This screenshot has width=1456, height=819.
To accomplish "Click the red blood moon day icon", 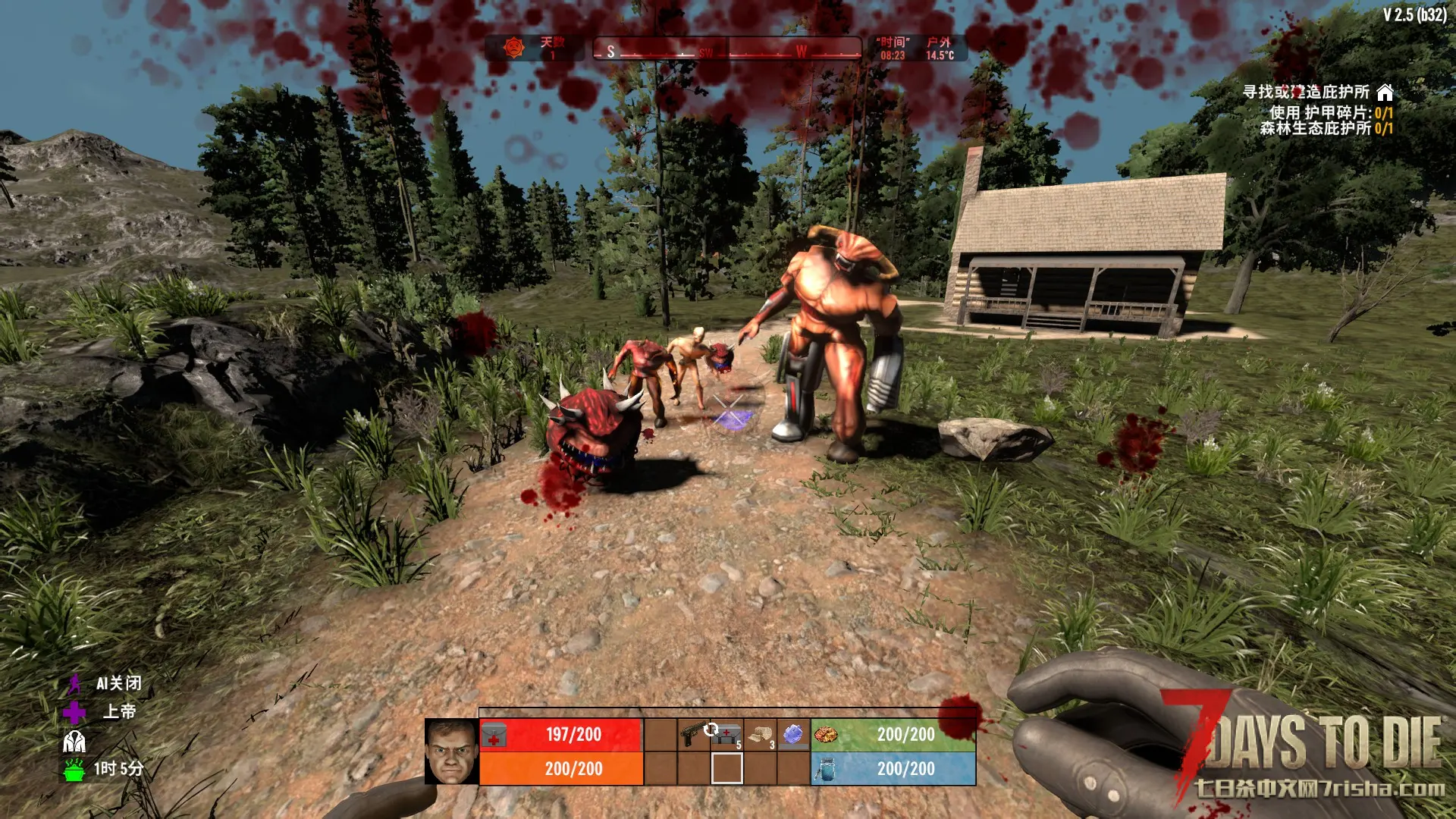I will pos(515,48).
